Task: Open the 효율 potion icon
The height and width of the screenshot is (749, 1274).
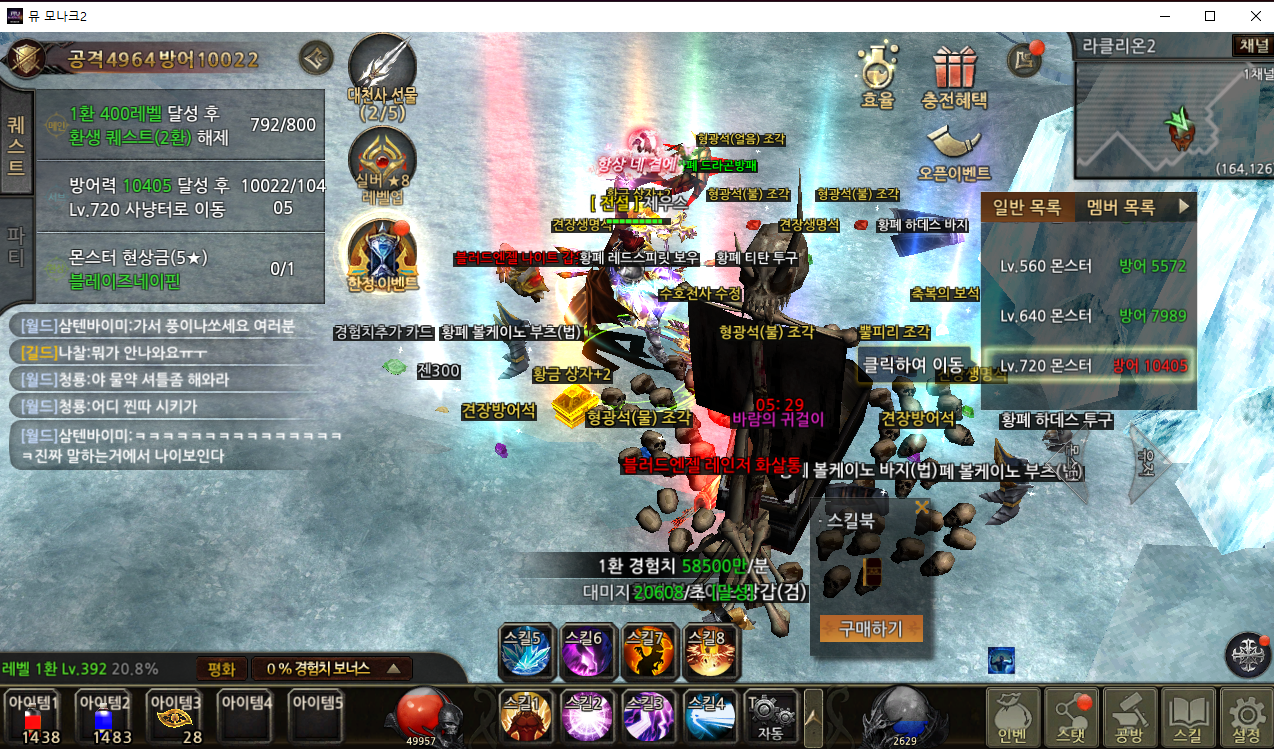Action: [877, 75]
